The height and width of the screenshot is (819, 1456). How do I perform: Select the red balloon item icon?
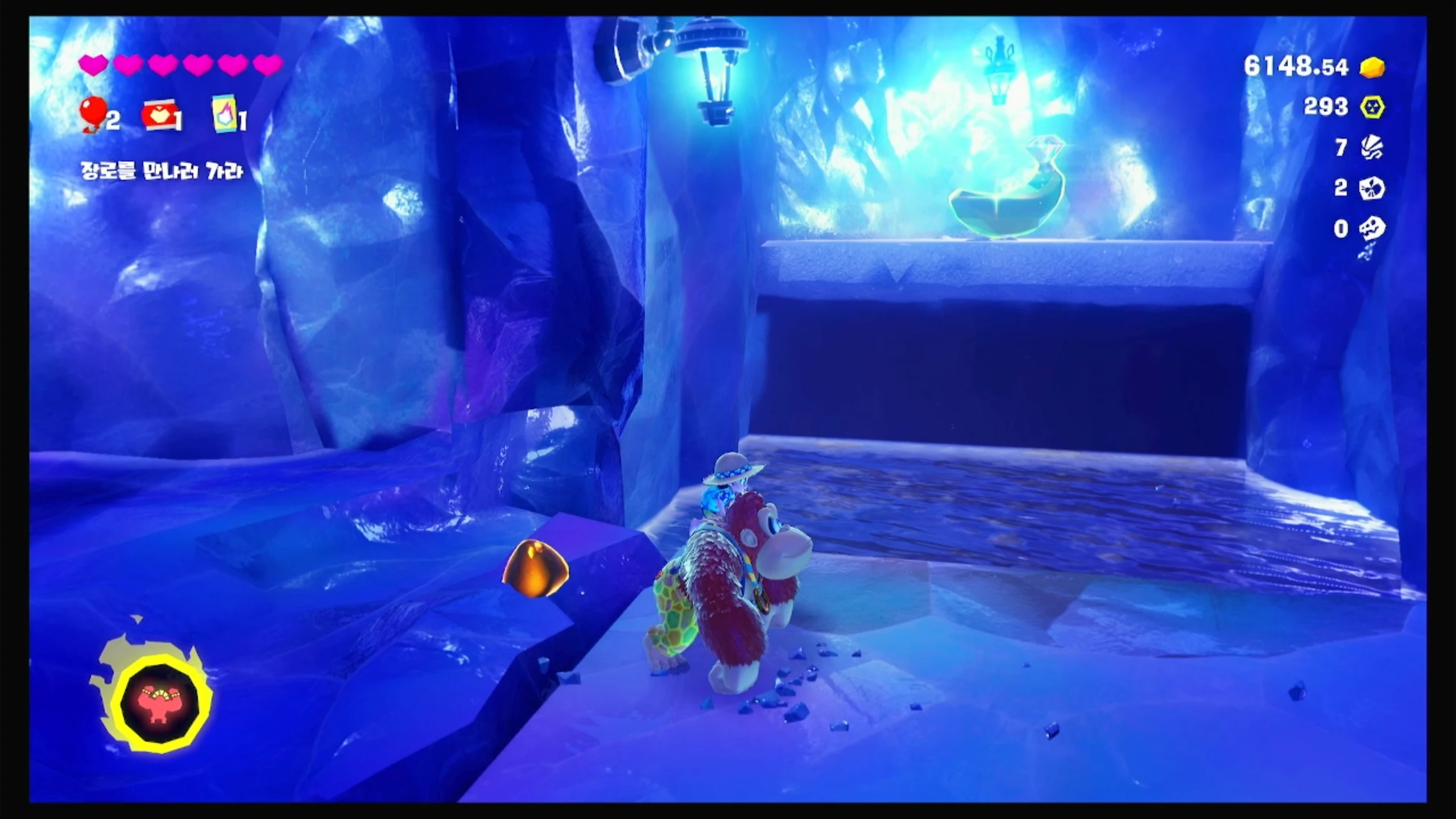pos(93,113)
